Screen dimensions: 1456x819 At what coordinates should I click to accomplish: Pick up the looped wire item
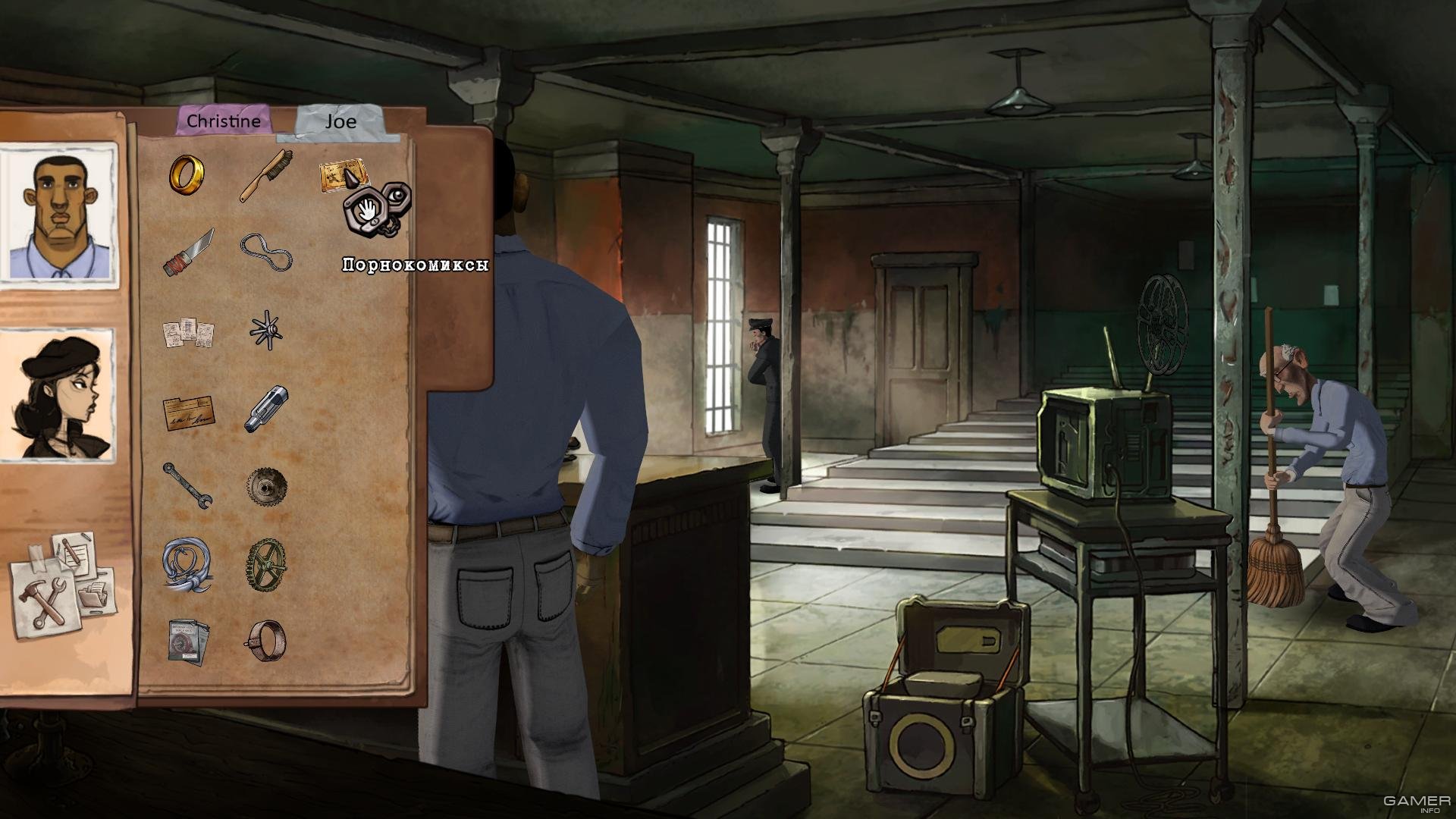coord(265,252)
